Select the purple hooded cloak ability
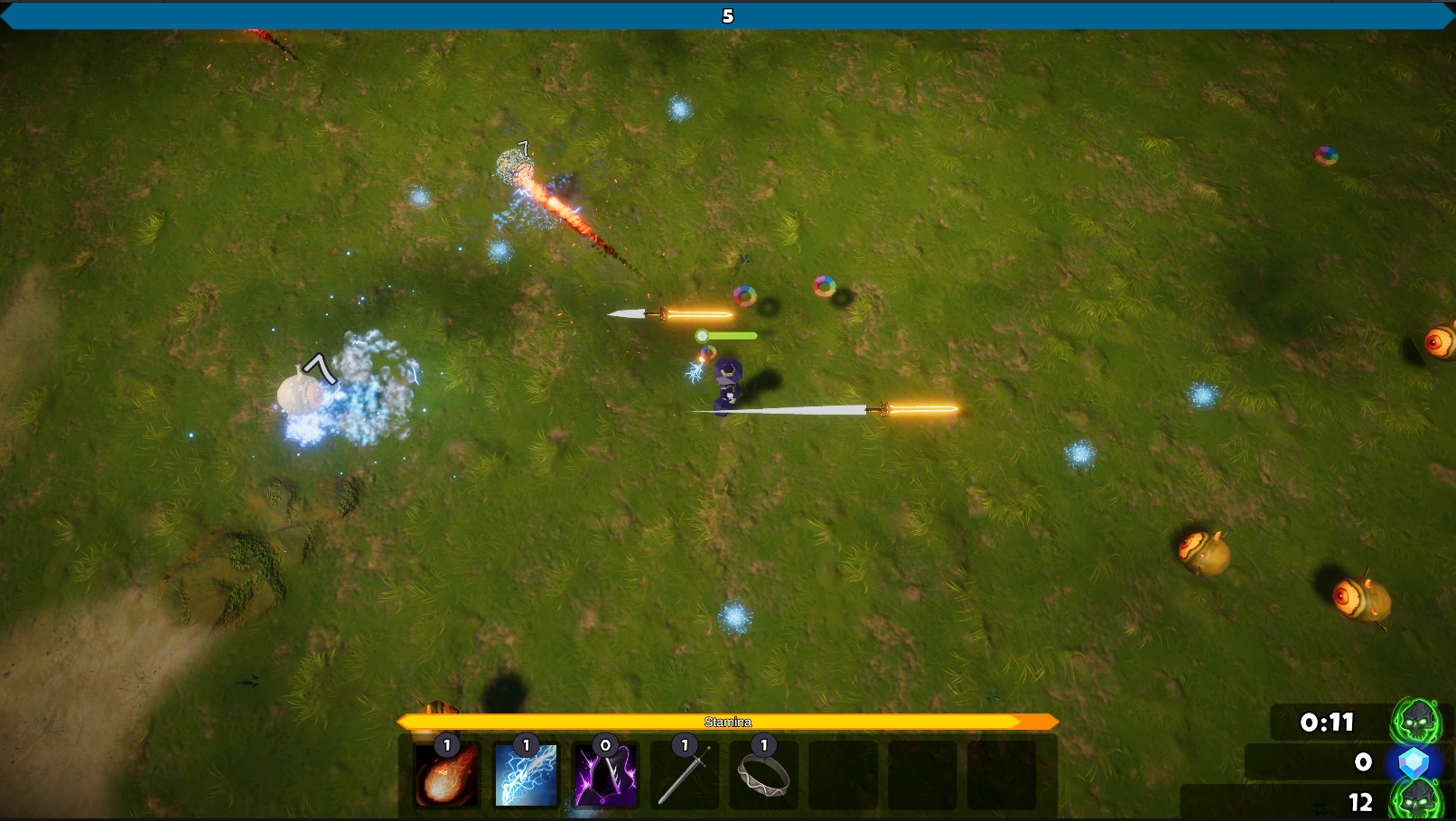 (x=604, y=775)
